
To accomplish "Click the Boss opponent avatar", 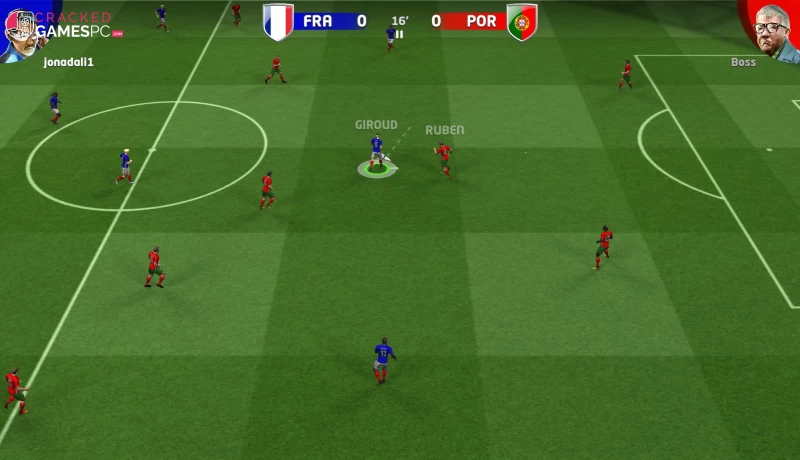I will (771, 28).
